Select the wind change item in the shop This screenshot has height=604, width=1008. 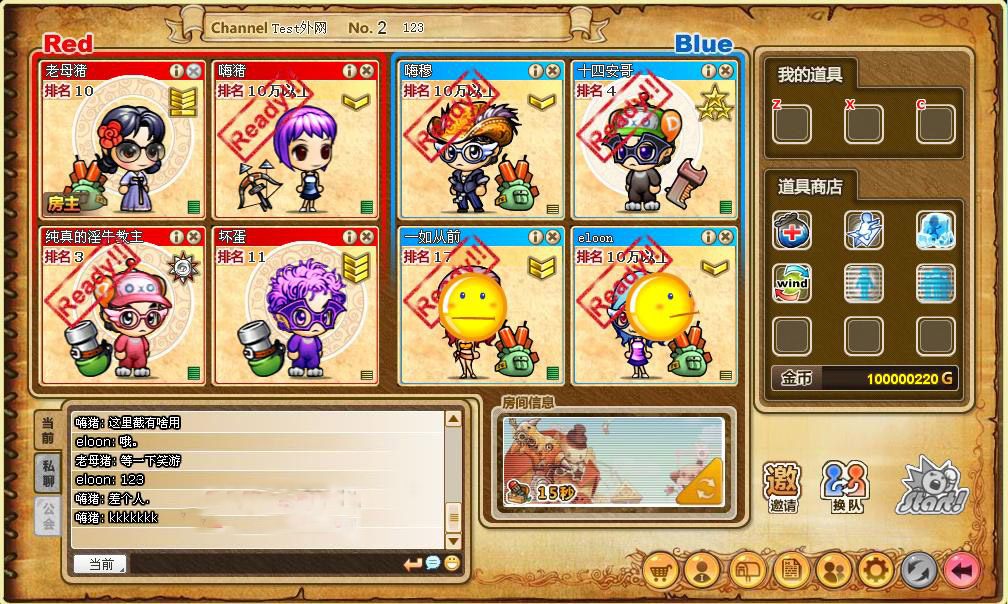click(791, 284)
